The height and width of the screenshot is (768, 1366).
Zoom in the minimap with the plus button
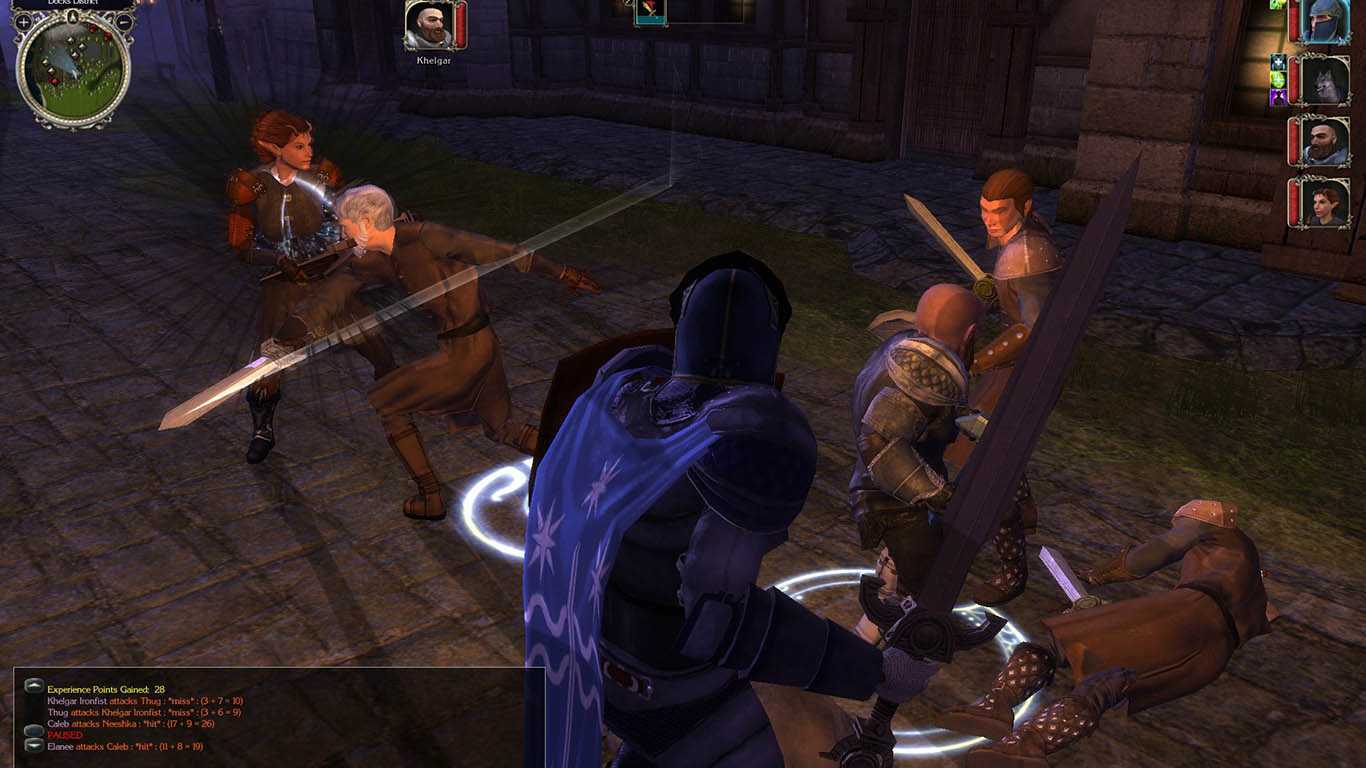pyautogui.click(x=23, y=21)
